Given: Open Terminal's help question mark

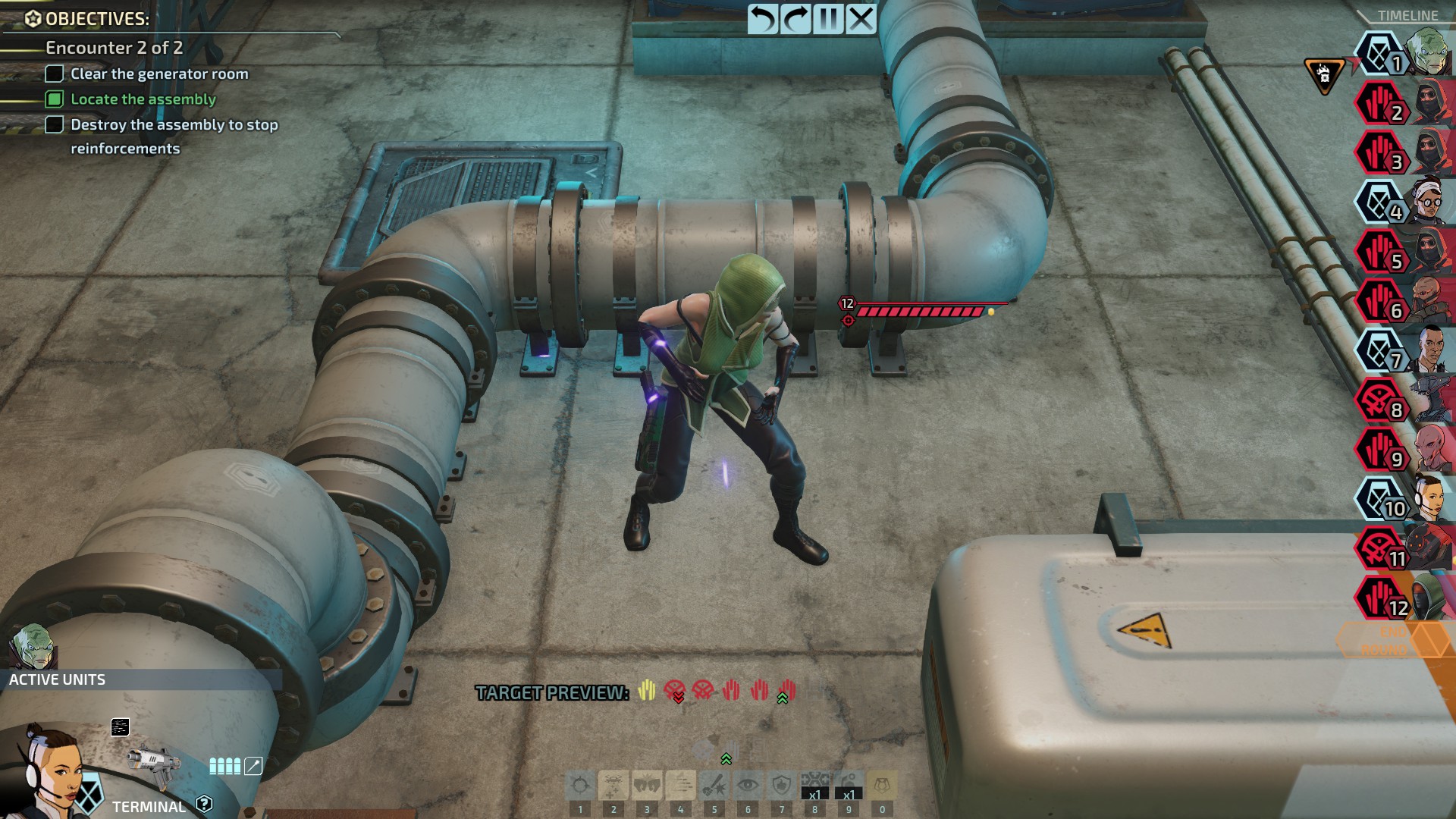Looking at the screenshot, I should point(204,804).
